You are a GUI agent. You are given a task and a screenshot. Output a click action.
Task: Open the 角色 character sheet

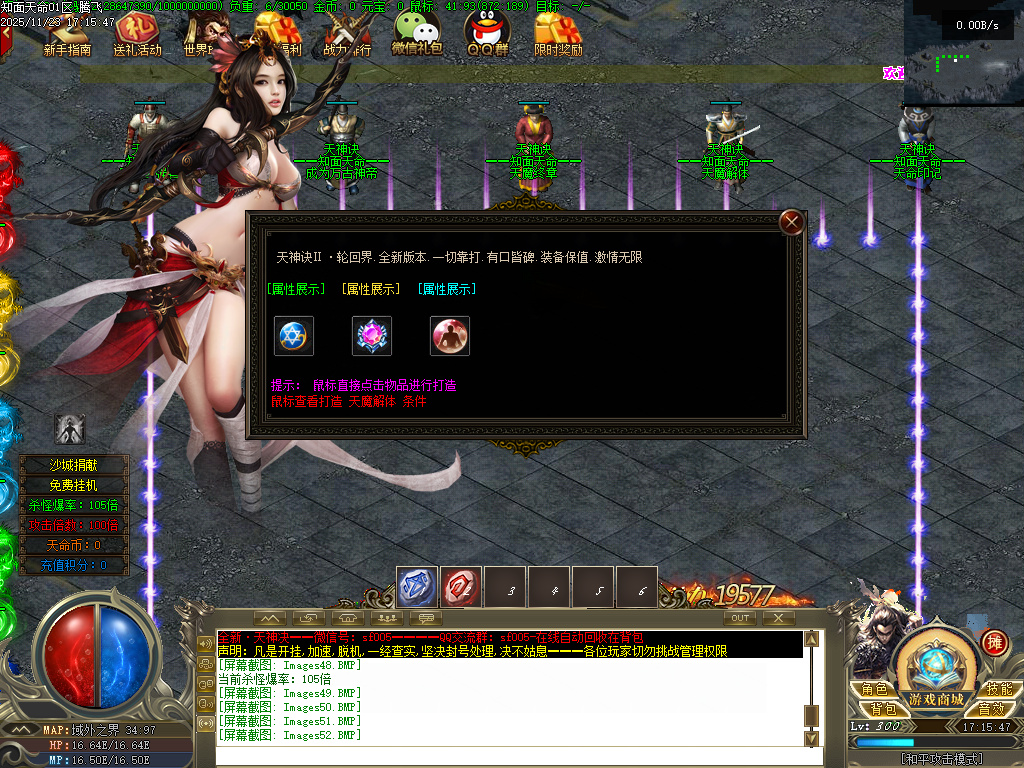[874, 689]
